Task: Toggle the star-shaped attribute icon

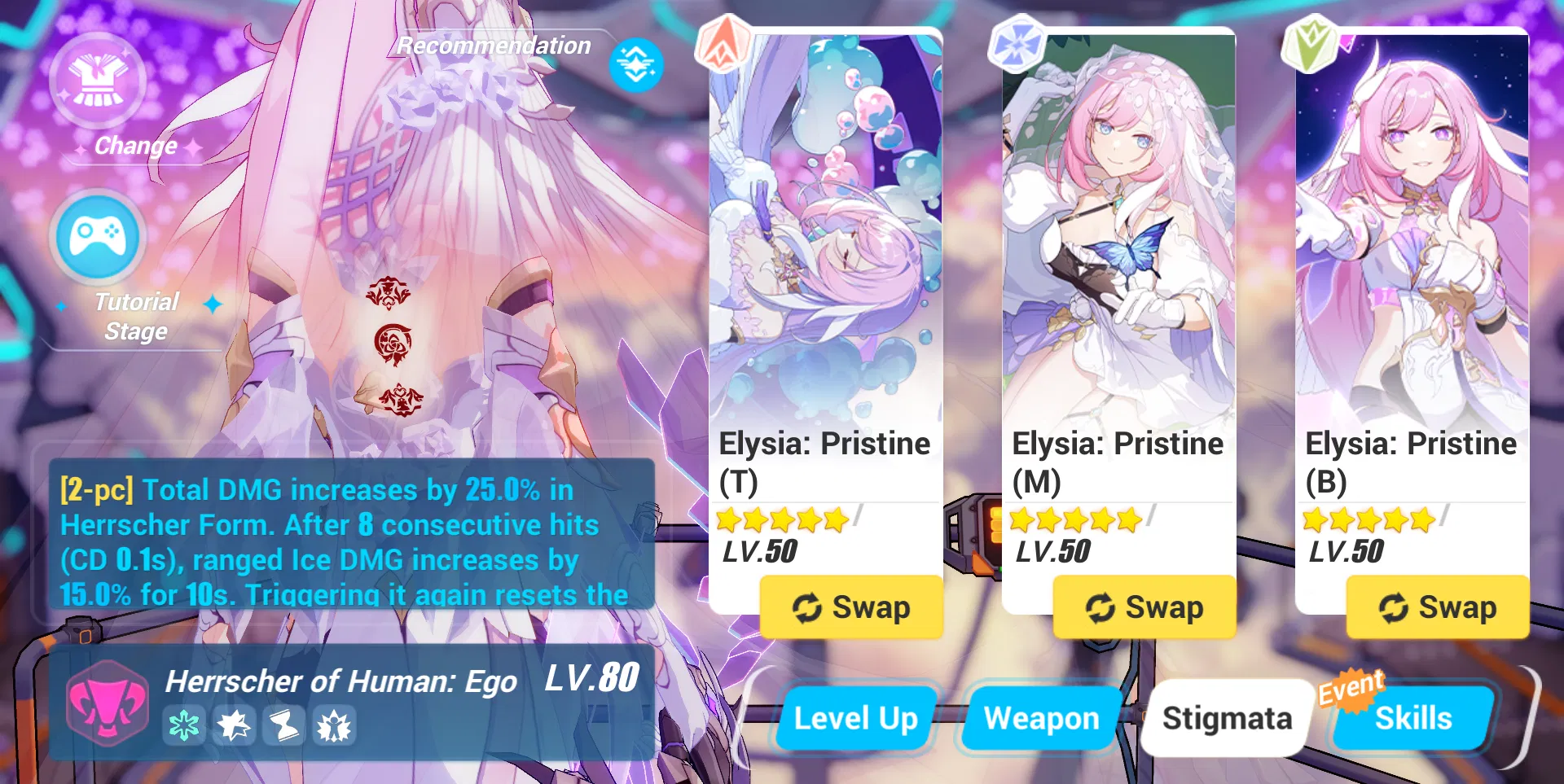Action: 235,727
